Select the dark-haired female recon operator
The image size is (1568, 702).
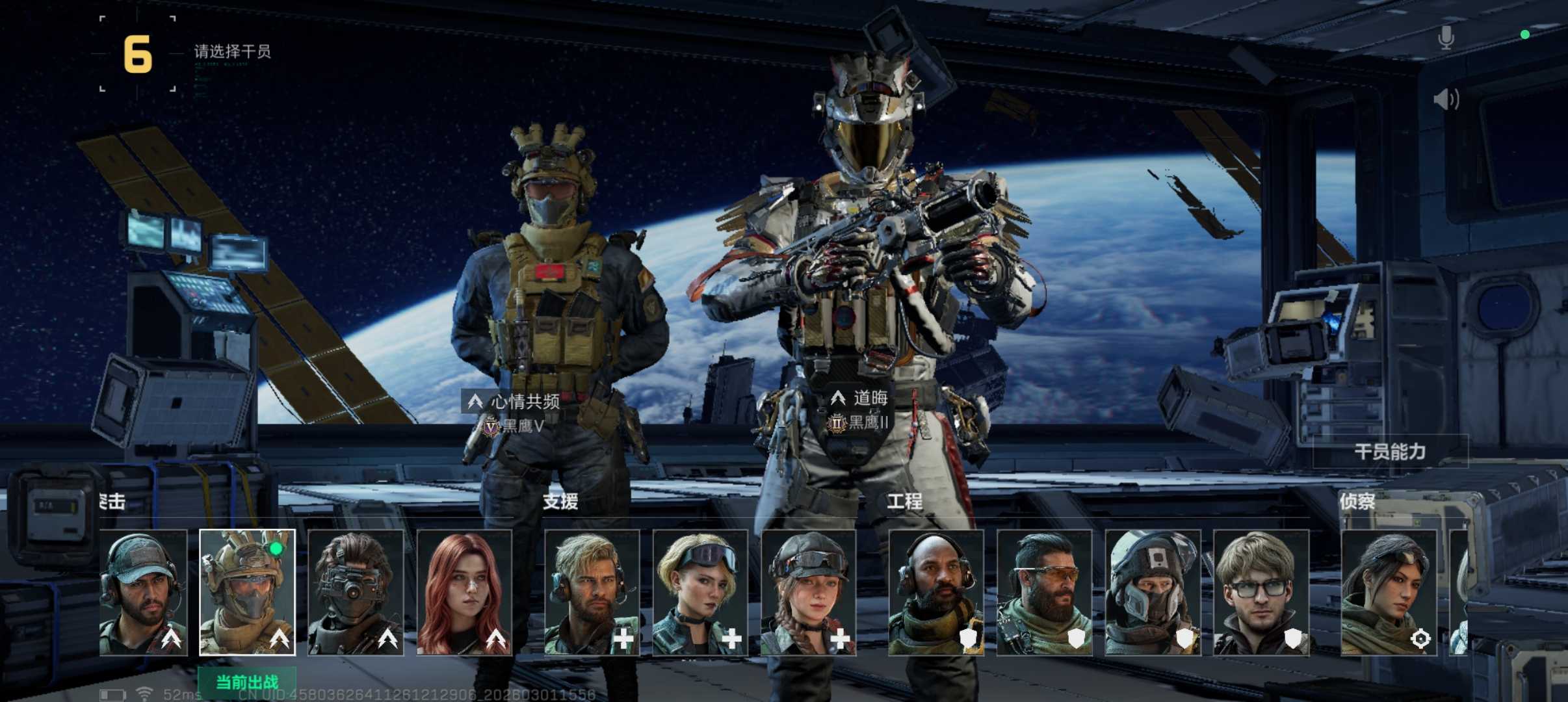click(x=1389, y=592)
